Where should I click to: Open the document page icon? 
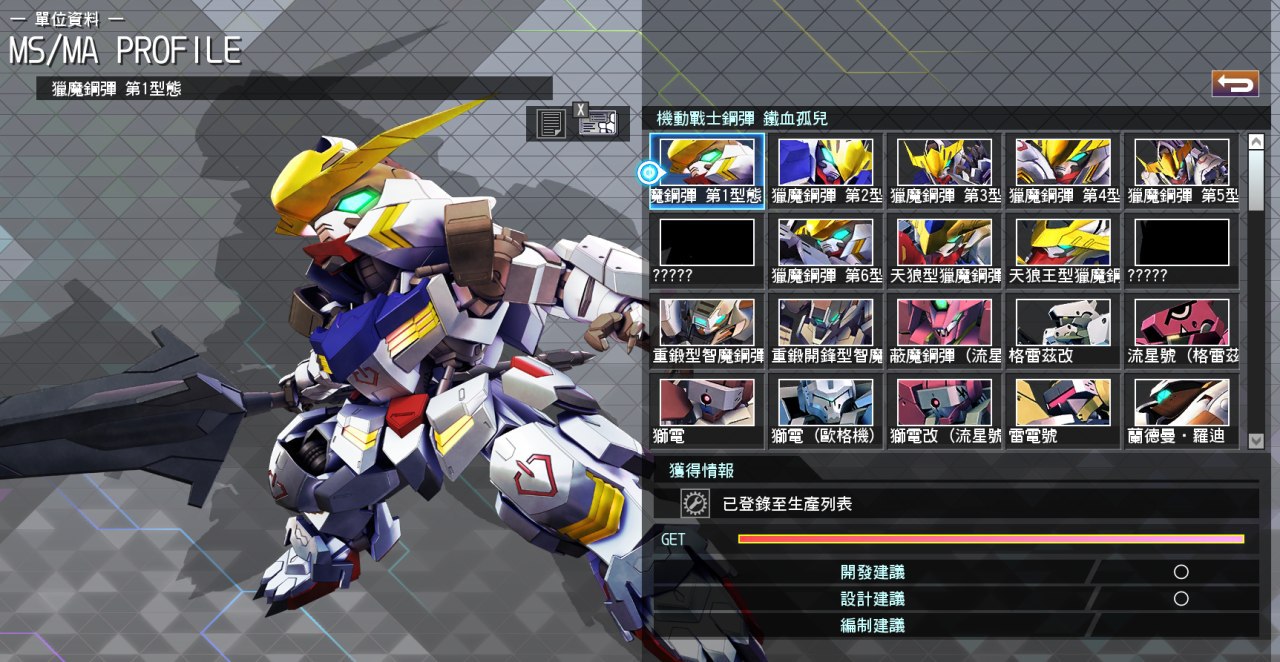[x=551, y=124]
